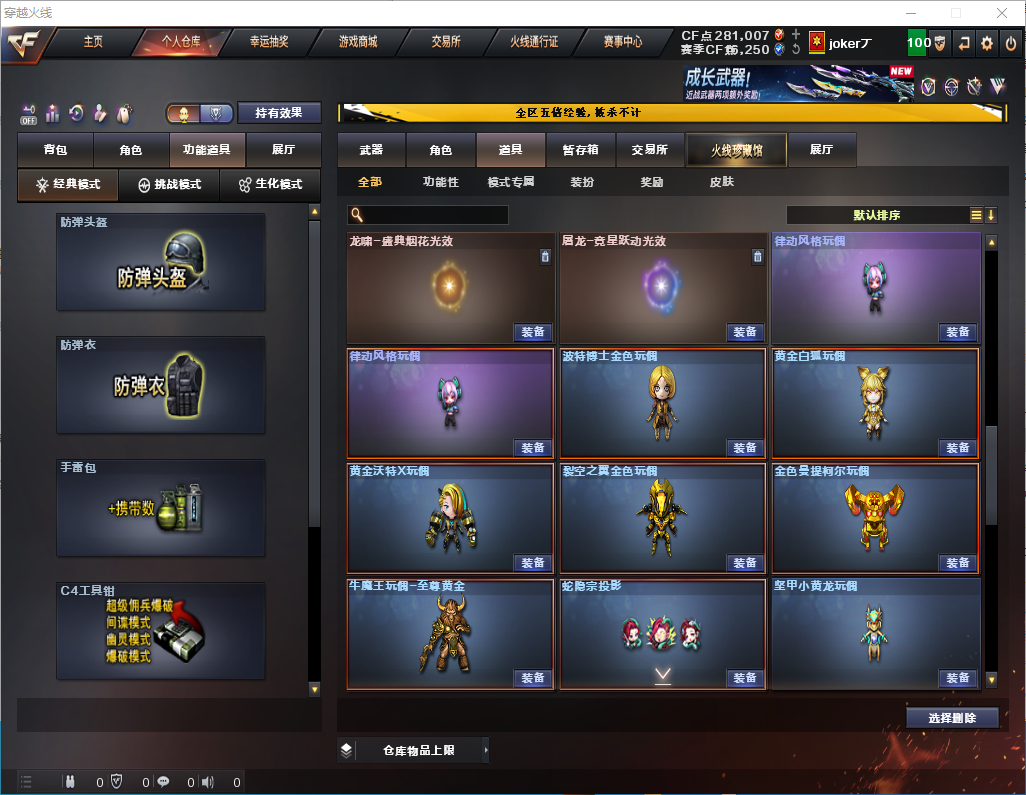Close the game window
Image resolution: width=1026 pixels, height=795 pixels.
(x=1001, y=13)
